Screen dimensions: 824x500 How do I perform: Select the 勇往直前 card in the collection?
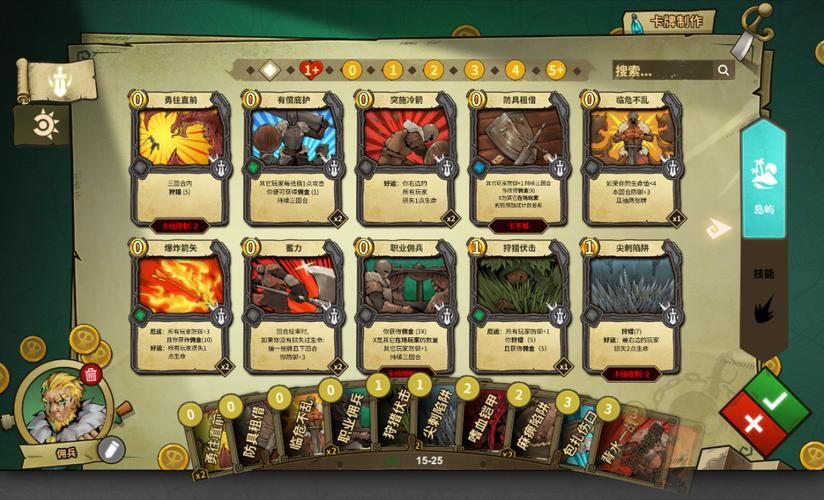coord(181,158)
